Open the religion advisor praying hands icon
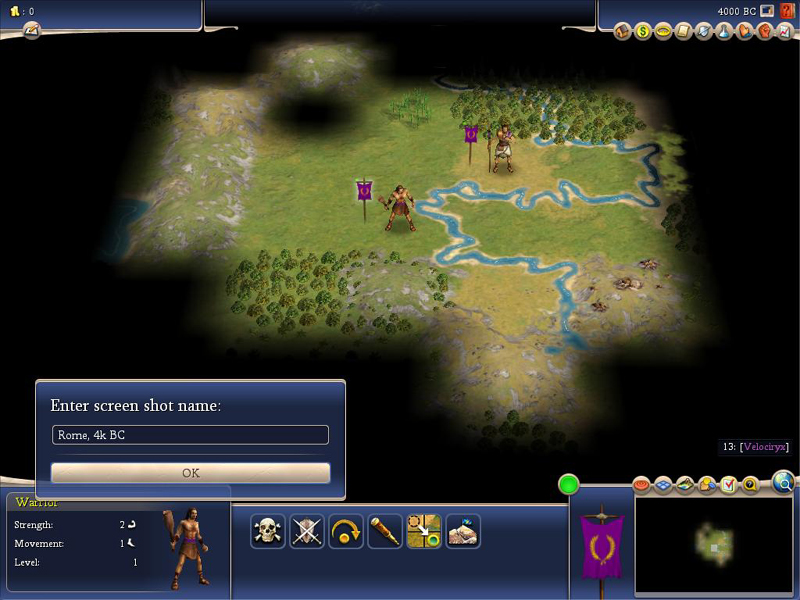Screen dimensions: 800x600 744,32
